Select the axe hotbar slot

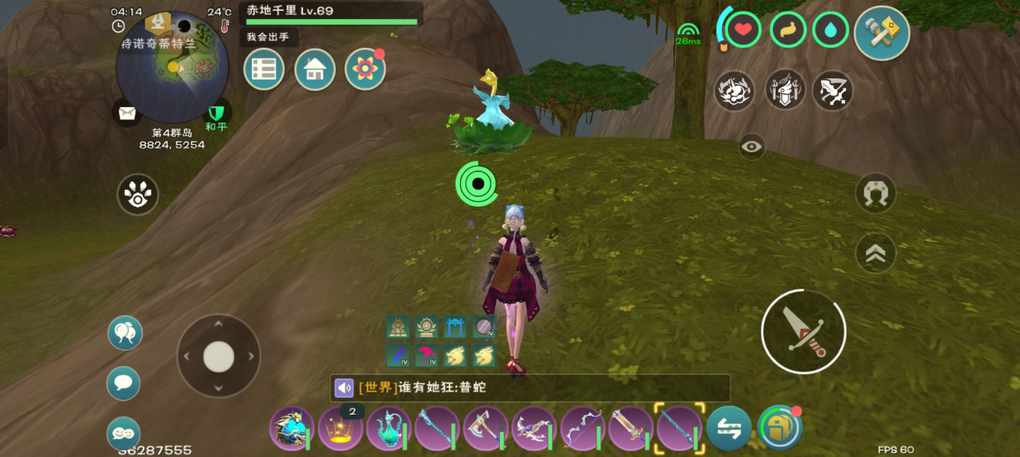486,429
